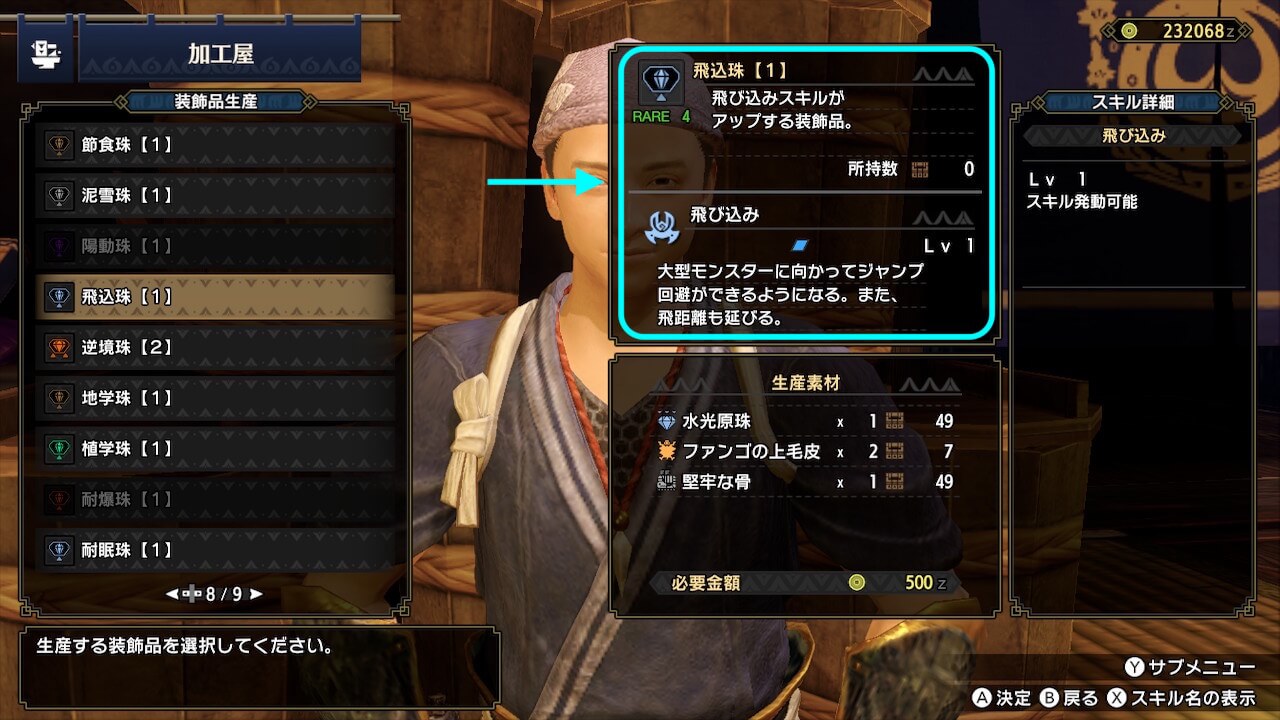
Task: Click the unavailable 耐爆珠【1】 entry
Action: (215, 499)
